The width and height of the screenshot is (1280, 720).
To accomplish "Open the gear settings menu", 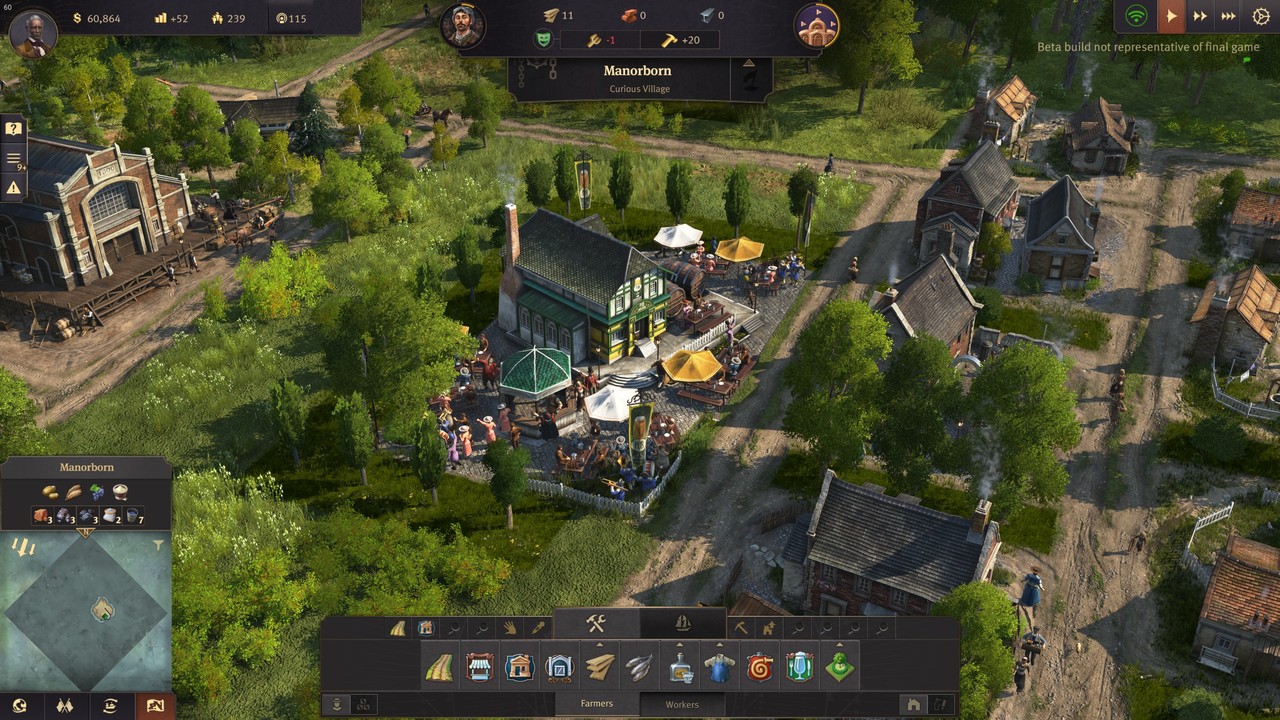I will point(1261,16).
